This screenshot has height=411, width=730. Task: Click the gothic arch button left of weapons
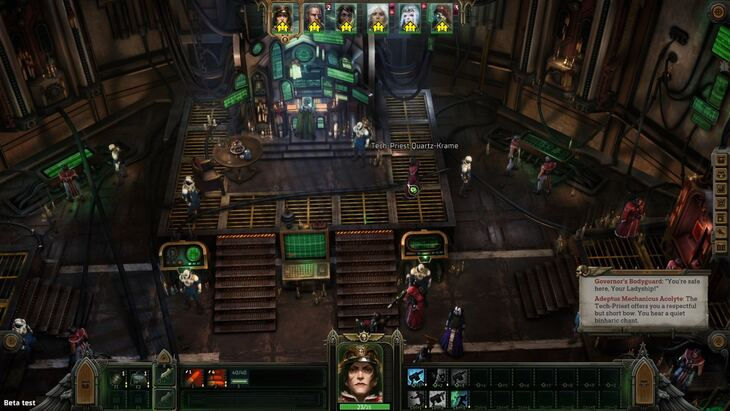click(x=86, y=381)
